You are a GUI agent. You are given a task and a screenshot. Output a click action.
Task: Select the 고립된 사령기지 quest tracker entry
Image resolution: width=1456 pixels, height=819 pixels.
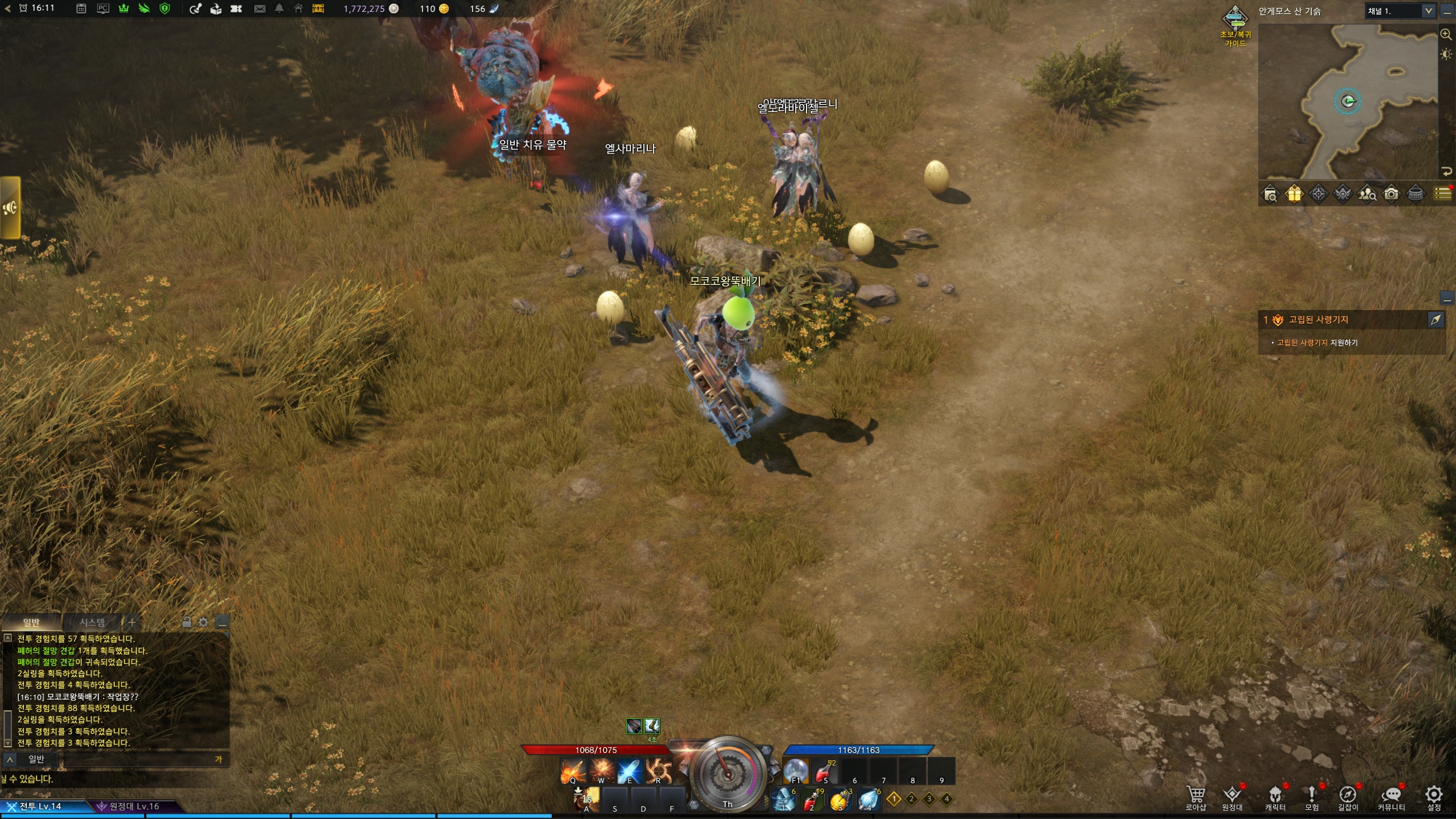1318,320
